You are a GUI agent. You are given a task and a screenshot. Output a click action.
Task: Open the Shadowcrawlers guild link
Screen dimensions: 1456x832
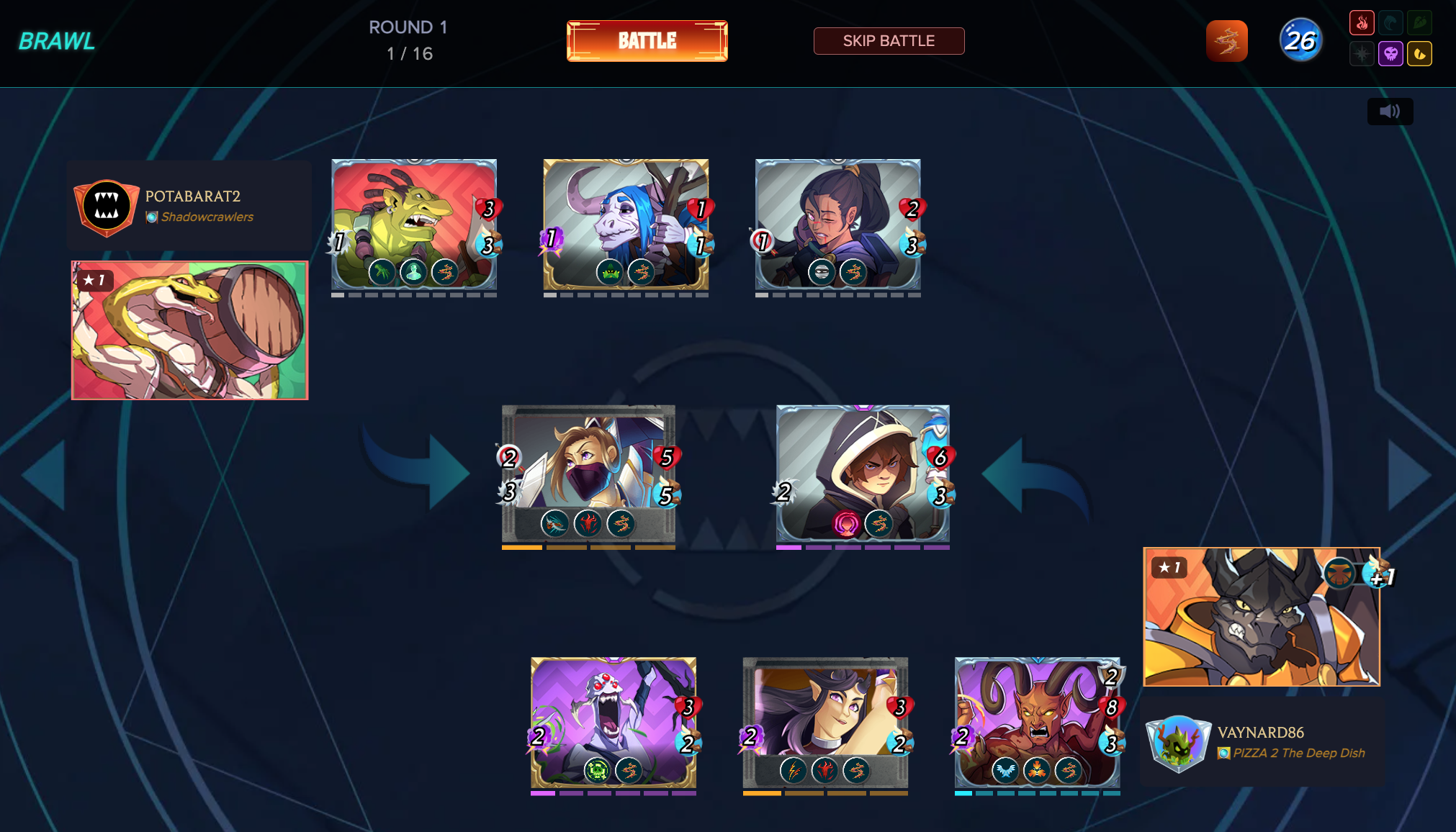[207, 217]
